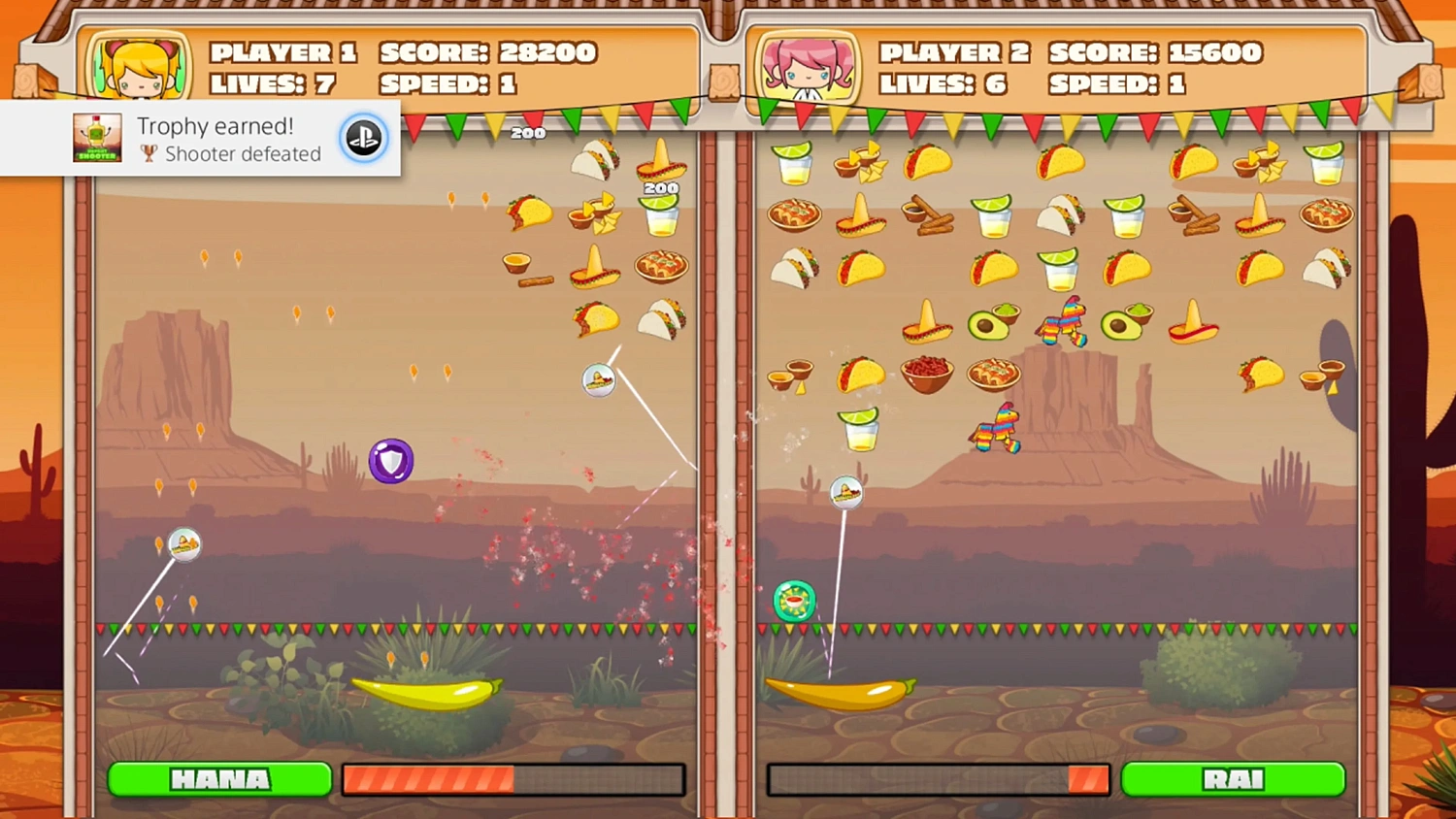Select the HANA name label
Viewport: 1456px width, 819px height.
coord(218,778)
